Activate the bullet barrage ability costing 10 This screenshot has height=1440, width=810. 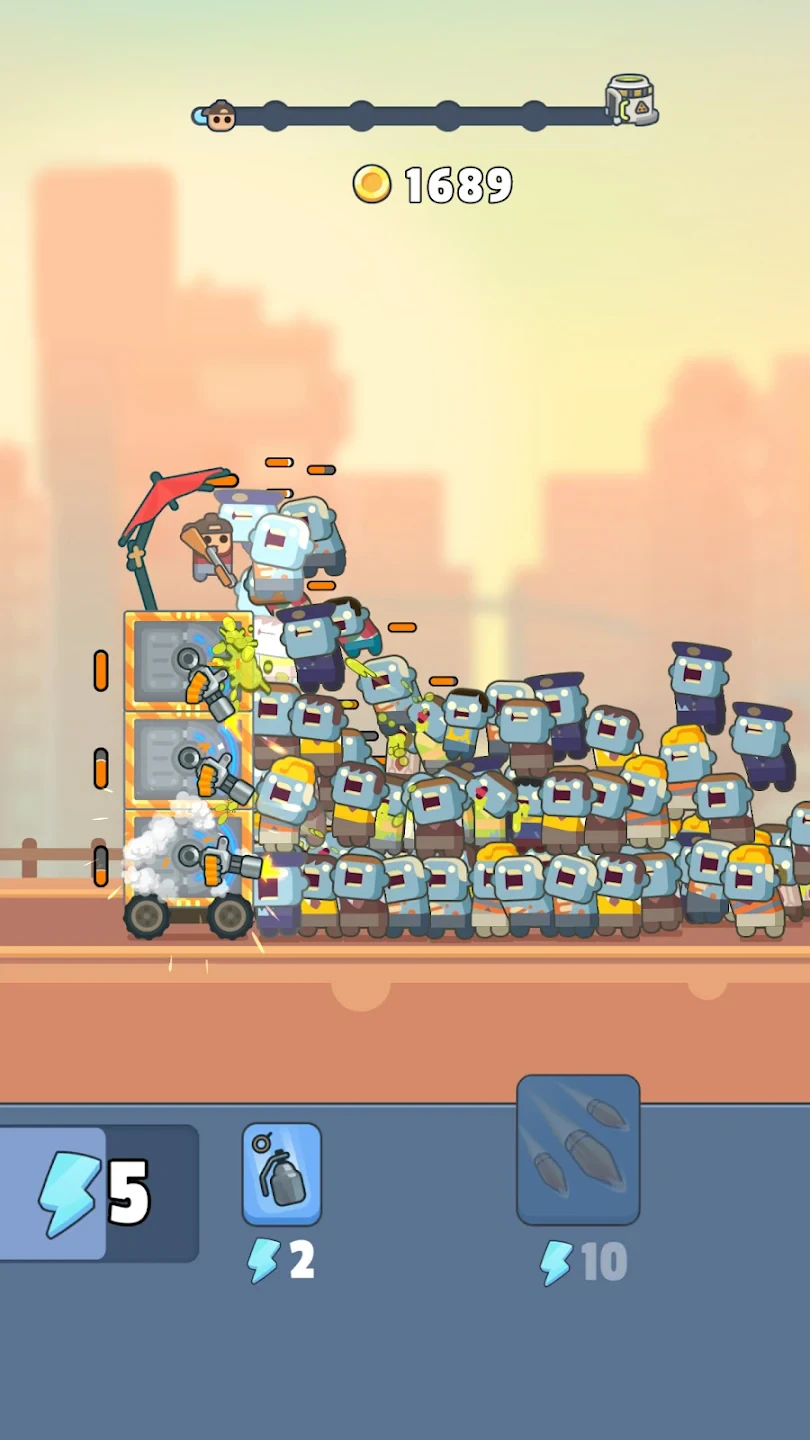(x=578, y=1150)
